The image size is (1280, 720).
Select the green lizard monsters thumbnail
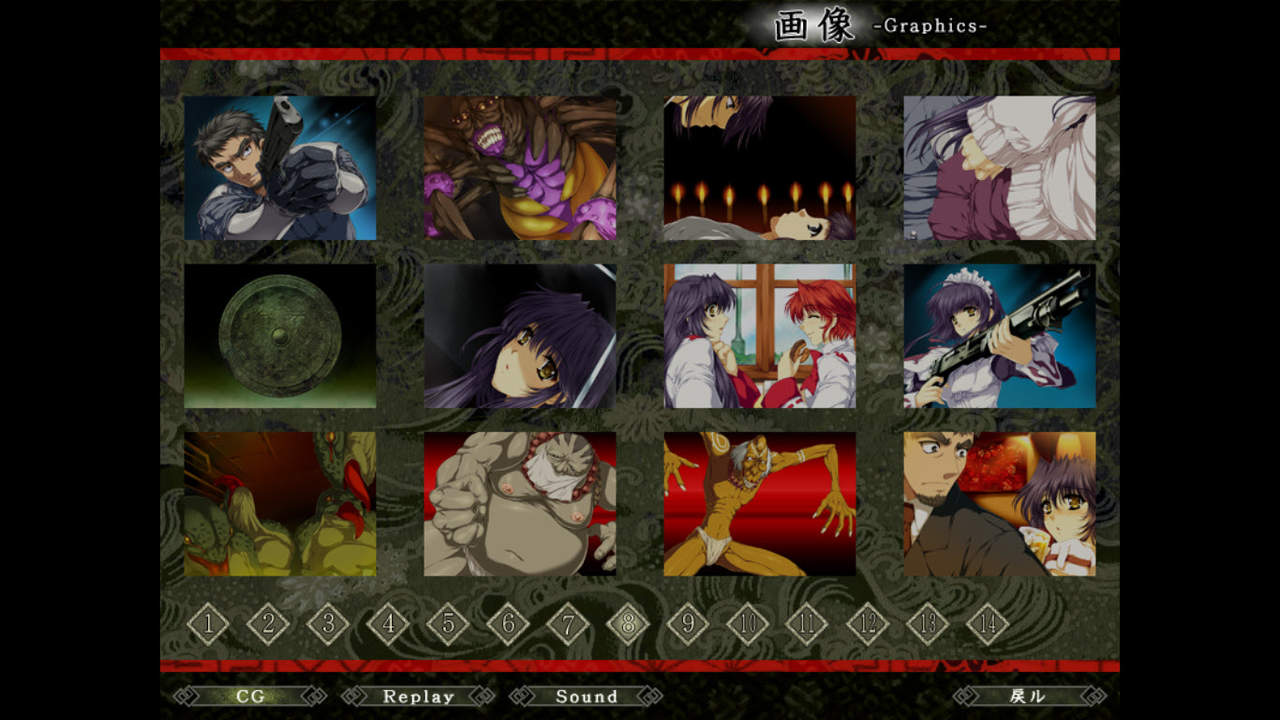pos(280,504)
